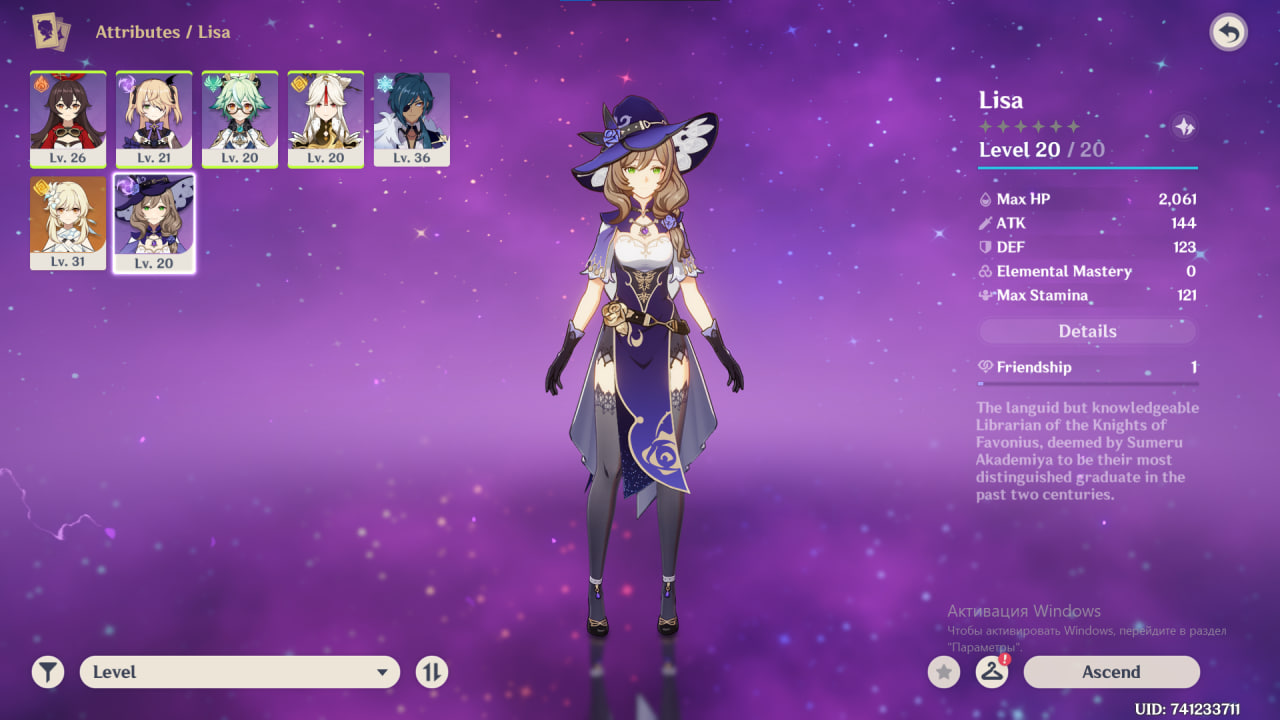Open the outfit hanger icon
This screenshot has height=720, width=1280.
[x=992, y=672]
